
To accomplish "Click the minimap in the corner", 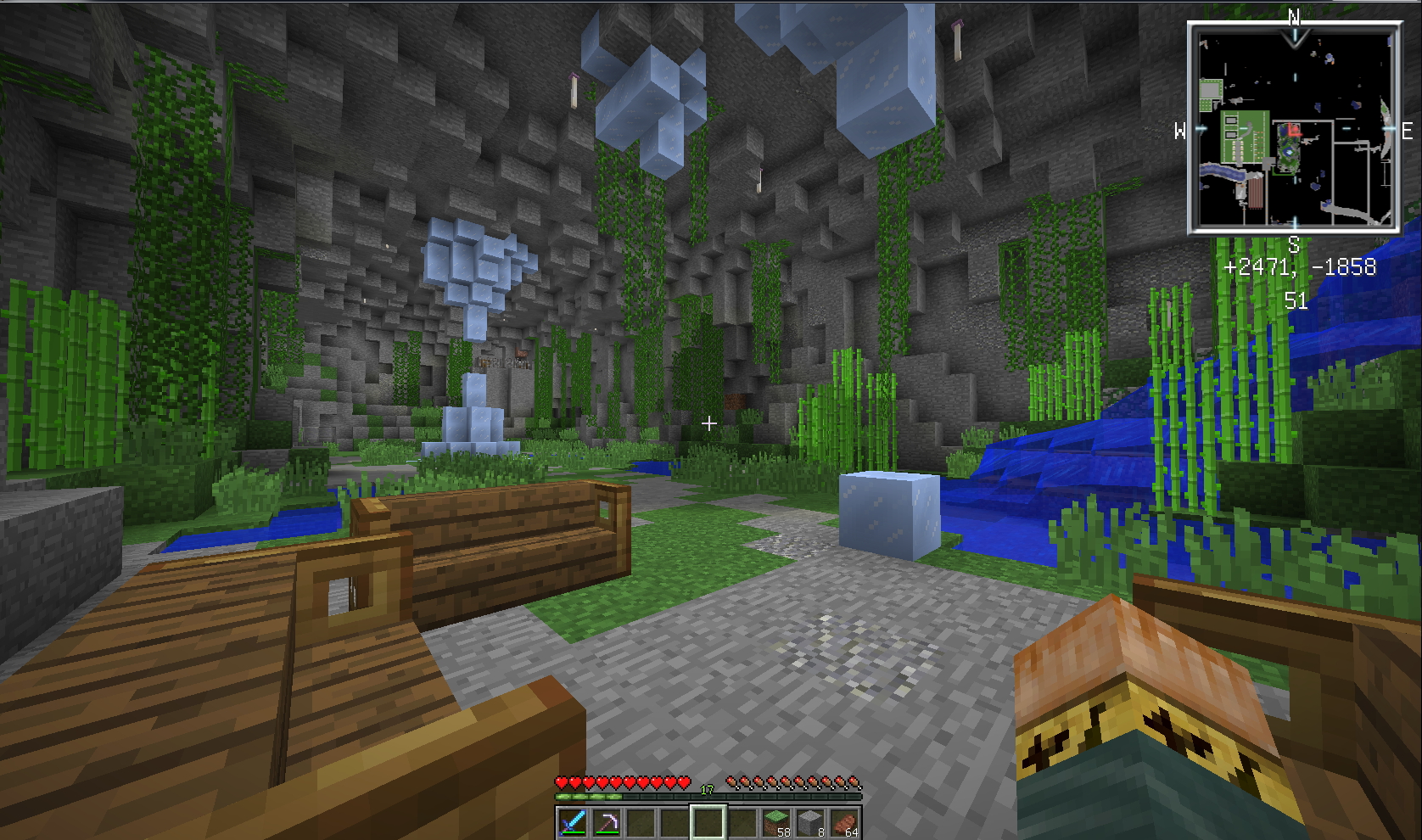I will click(x=1293, y=129).
